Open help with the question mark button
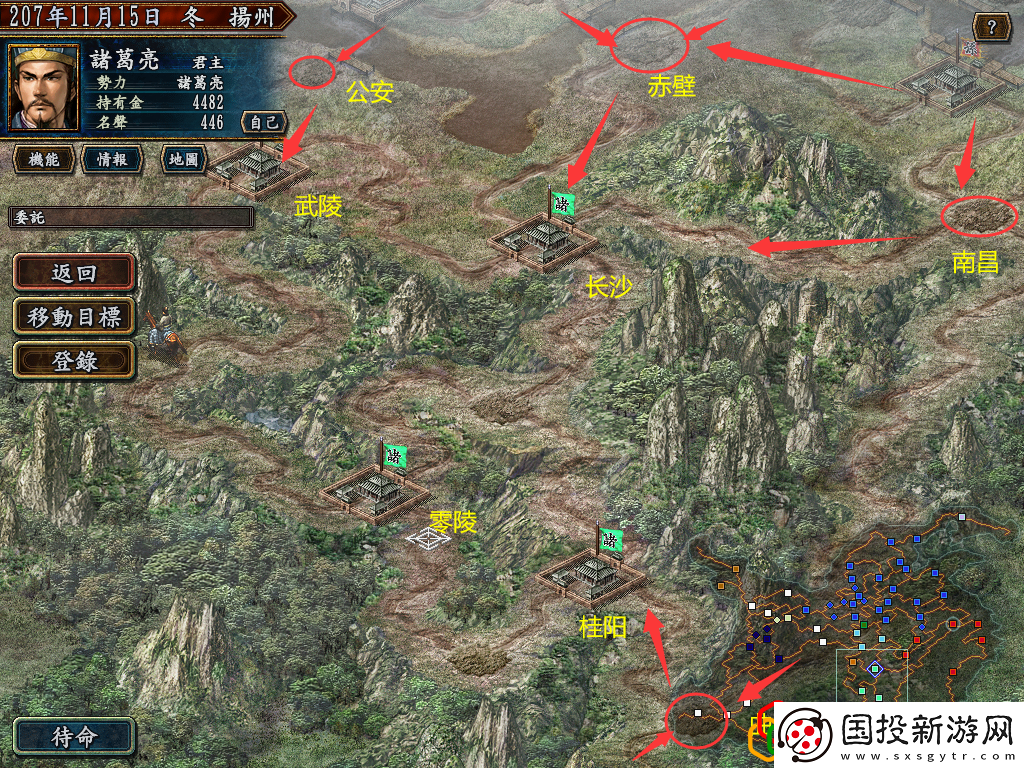 [990, 26]
